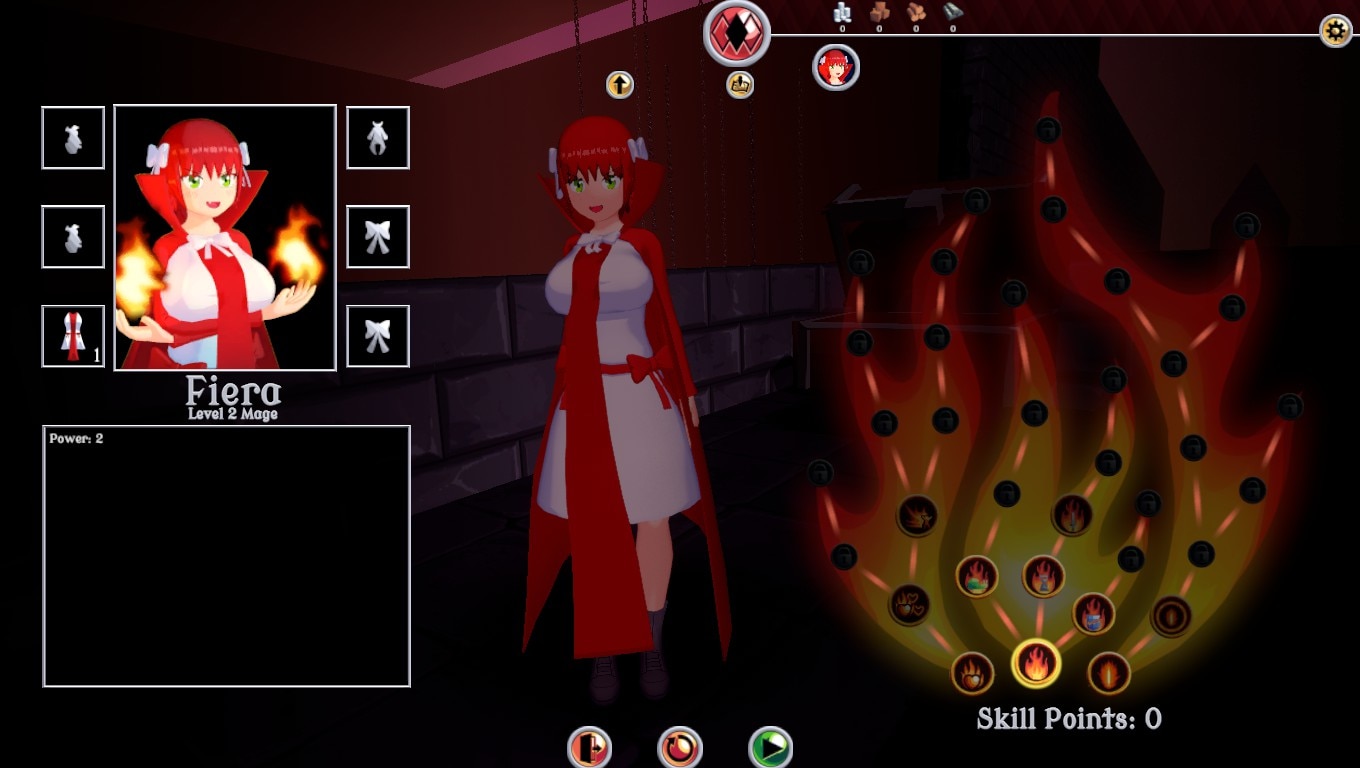Click the gold up-arrow button
Image resolution: width=1360 pixels, height=768 pixels.
(x=620, y=85)
